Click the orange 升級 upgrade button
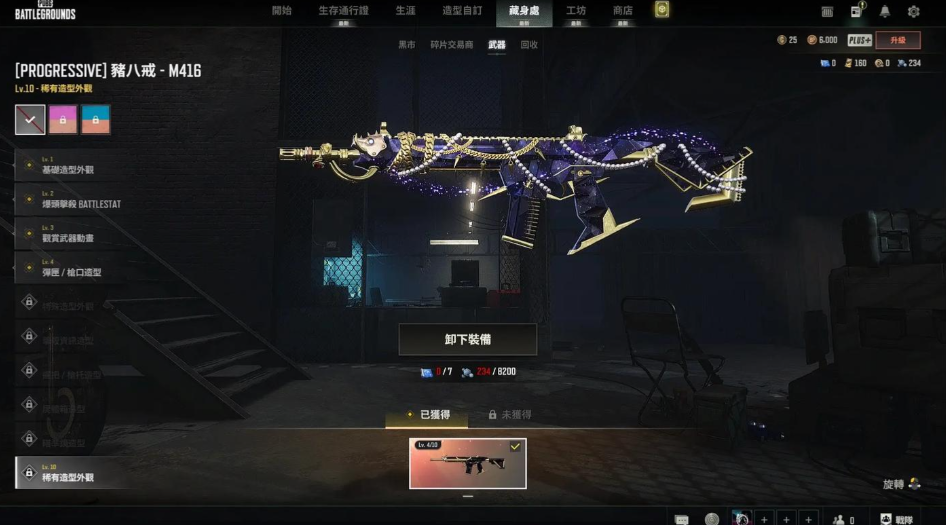This screenshot has width=946, height=525. (897, 40)
